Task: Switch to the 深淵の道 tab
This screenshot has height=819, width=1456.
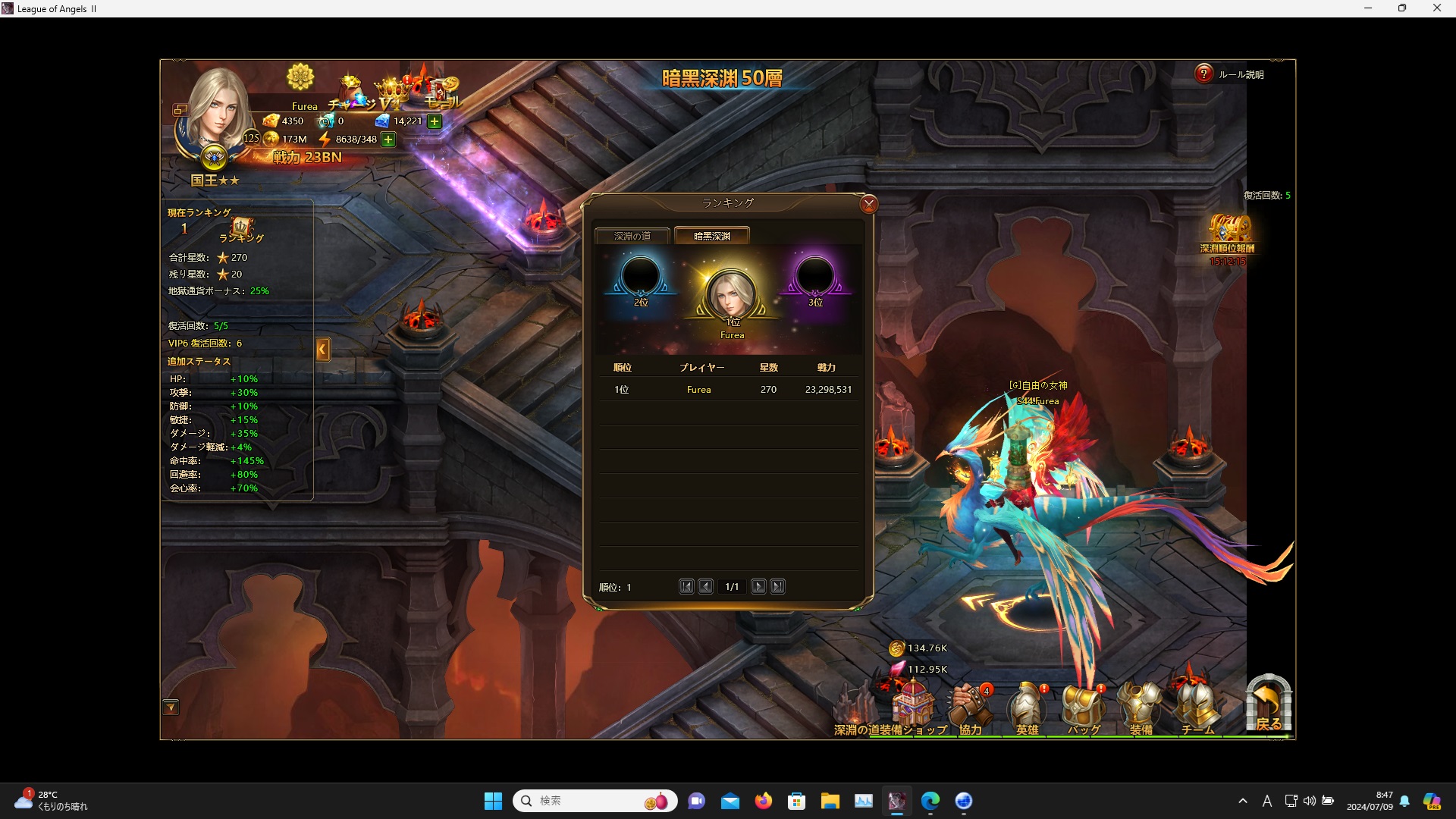Action: 632,237
